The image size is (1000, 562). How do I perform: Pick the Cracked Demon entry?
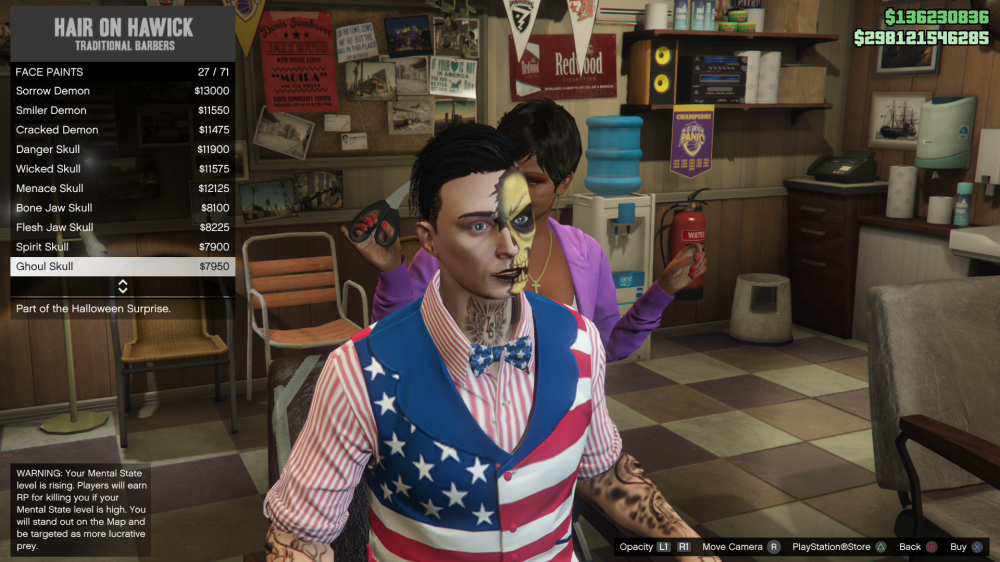122,130
